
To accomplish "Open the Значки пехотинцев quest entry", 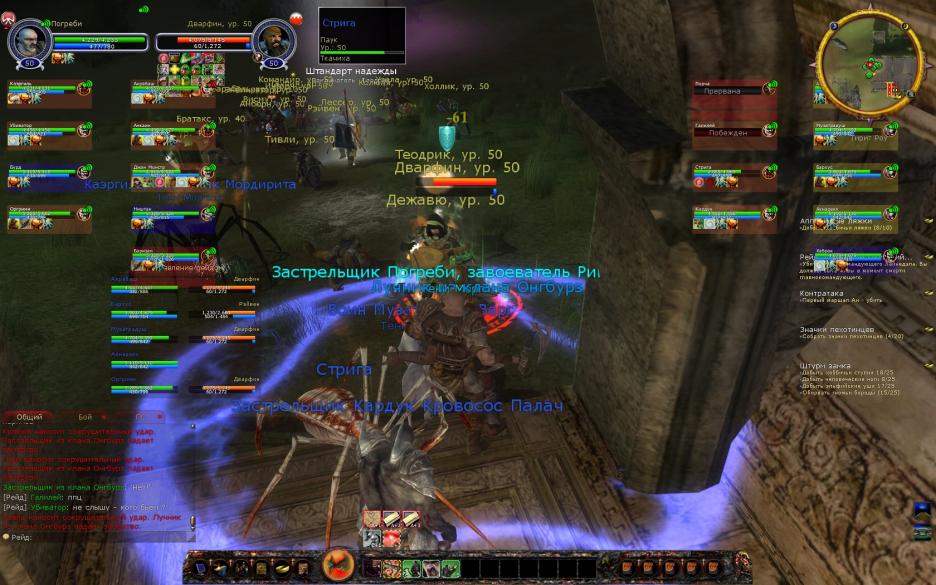I will coord(837,329).
